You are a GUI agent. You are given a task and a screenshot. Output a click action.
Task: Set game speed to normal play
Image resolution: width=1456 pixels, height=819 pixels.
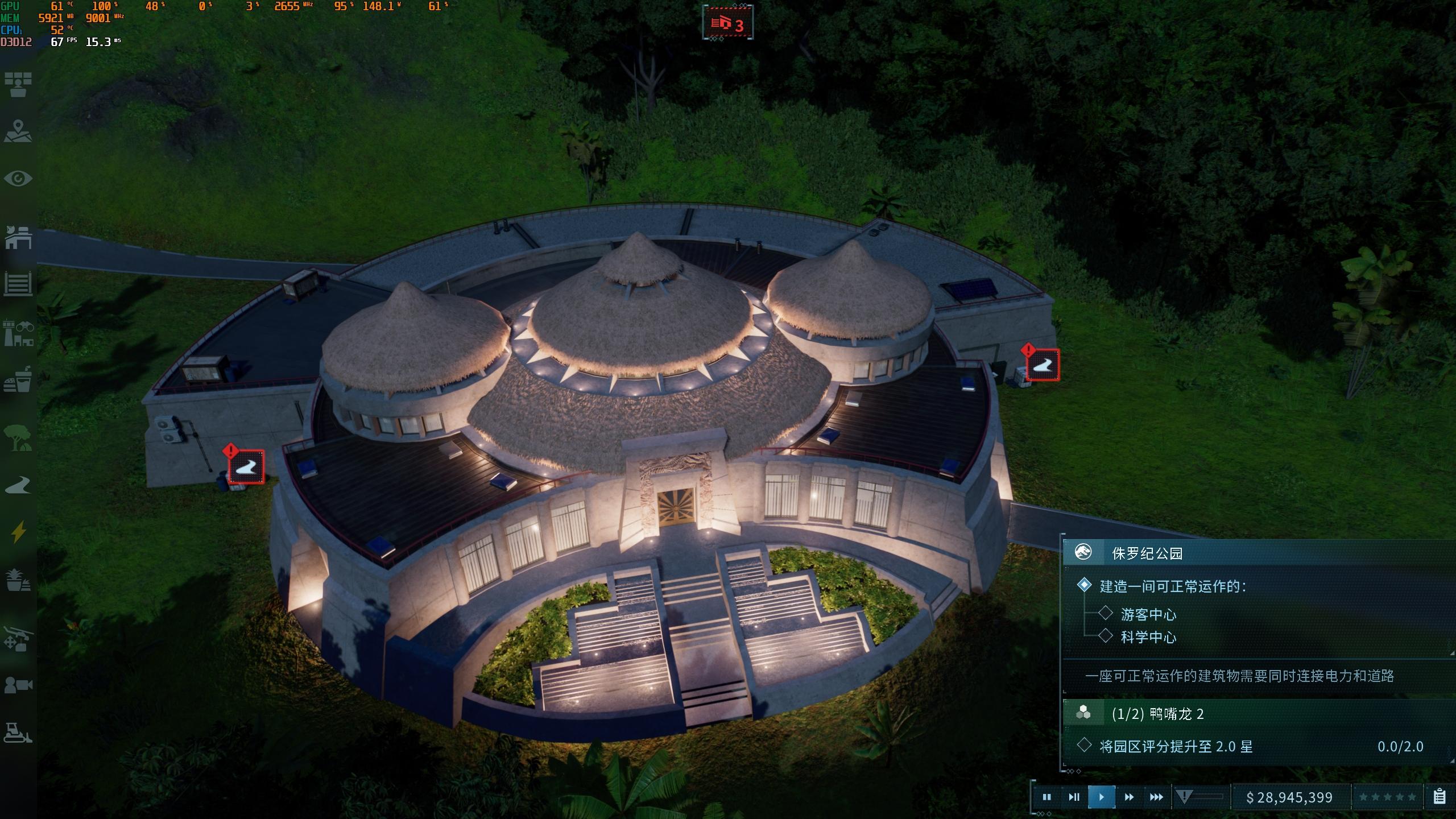[1101, 797]
